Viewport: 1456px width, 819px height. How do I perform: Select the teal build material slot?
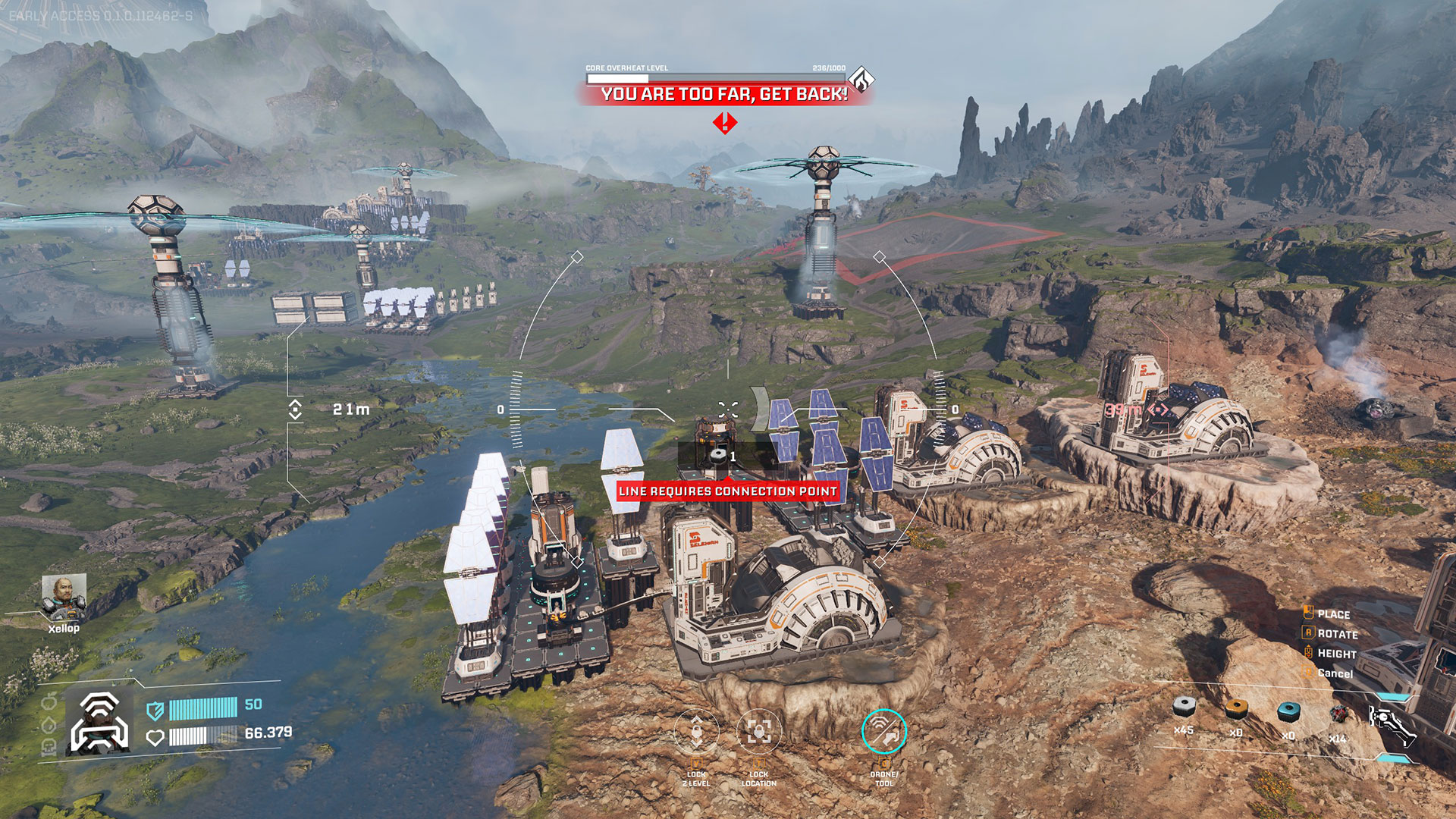tap(1288, 711)
